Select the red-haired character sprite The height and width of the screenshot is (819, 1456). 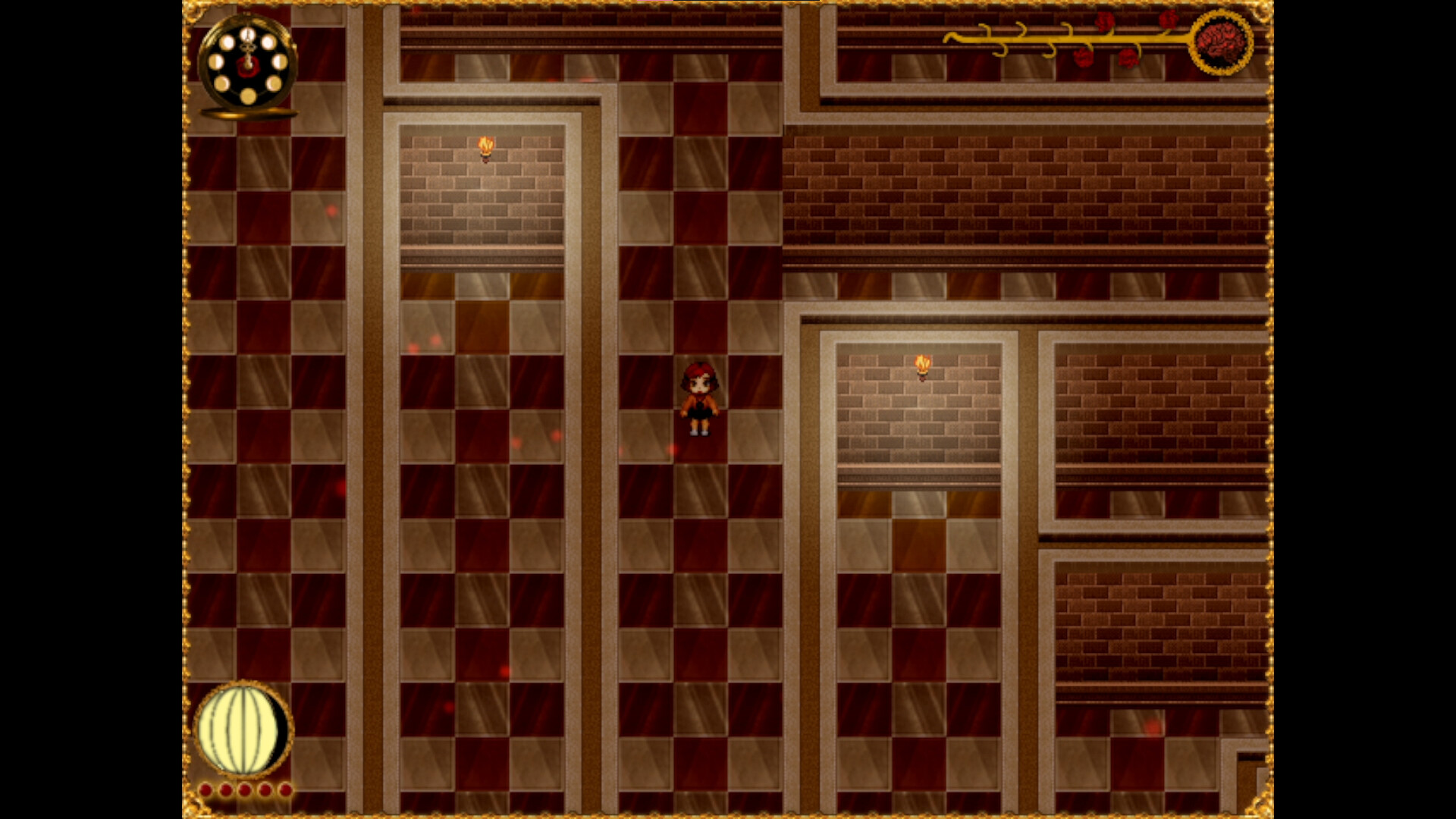point(700,398)
